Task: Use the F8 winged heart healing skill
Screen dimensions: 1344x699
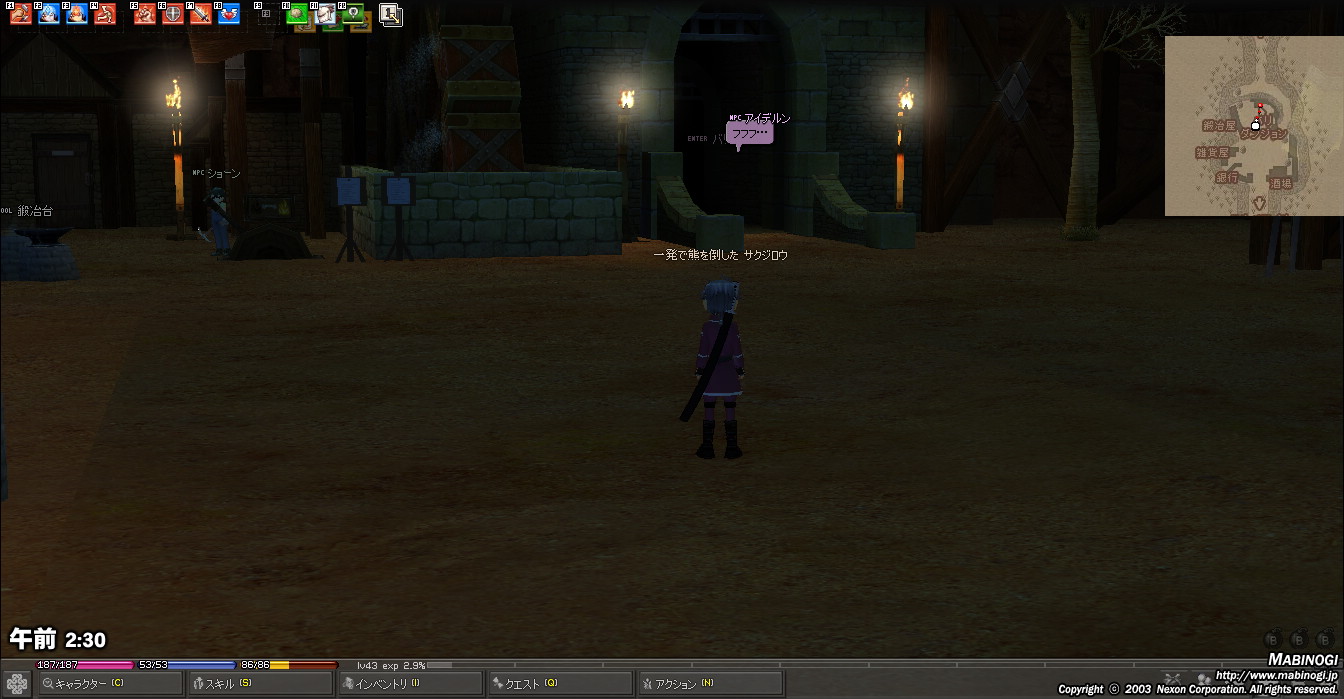Action: point(229,14)
